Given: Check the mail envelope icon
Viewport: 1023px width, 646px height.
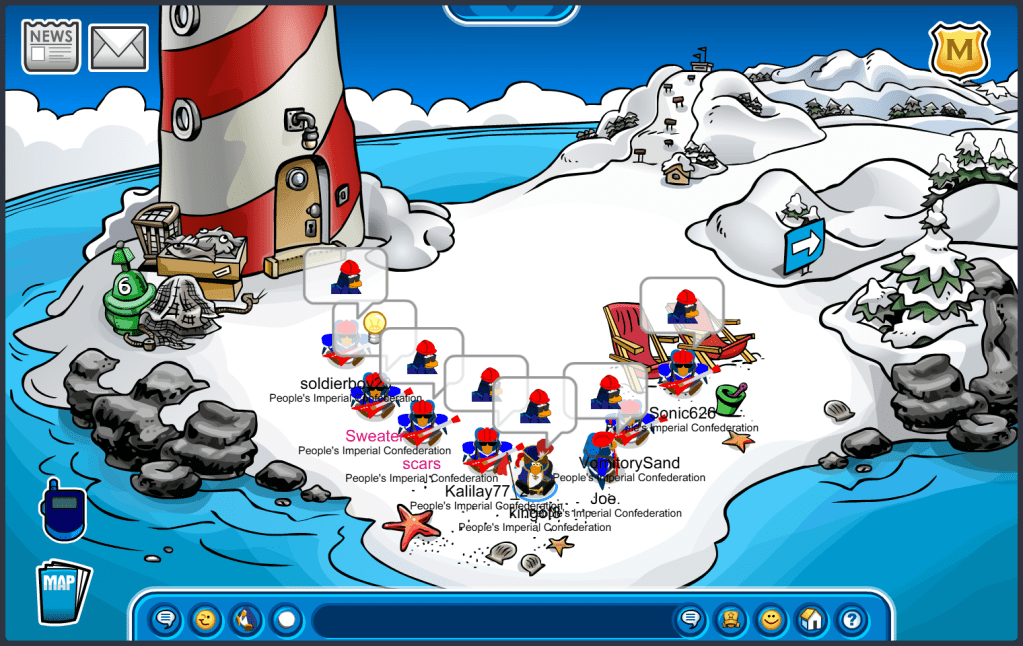Looking at the screenshot, I should point(119,47).
